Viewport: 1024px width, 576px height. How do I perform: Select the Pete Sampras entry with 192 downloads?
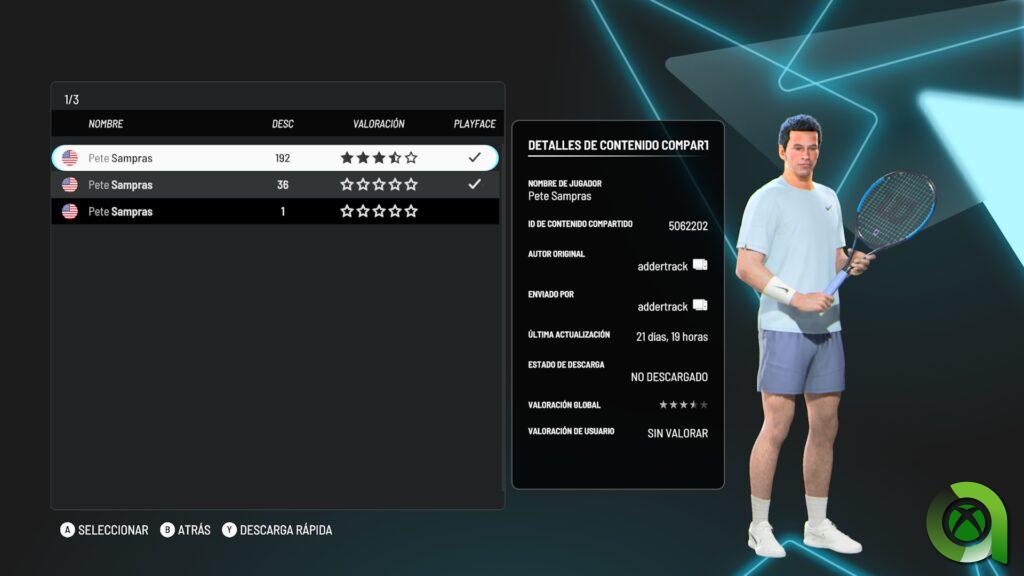pyautogui.click(x=274, y=158)
